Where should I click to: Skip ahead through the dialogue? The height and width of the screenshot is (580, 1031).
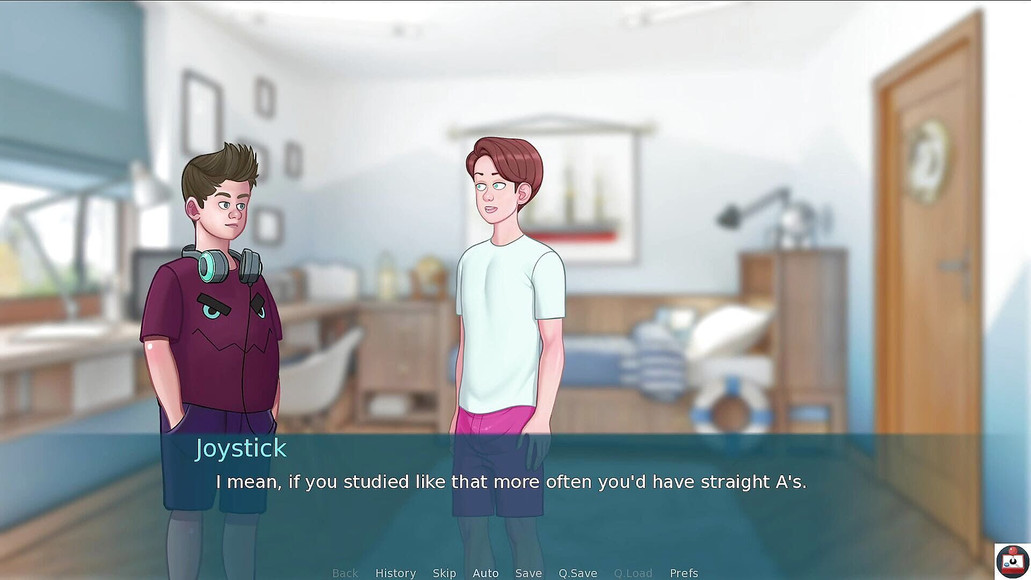point(444,573)
